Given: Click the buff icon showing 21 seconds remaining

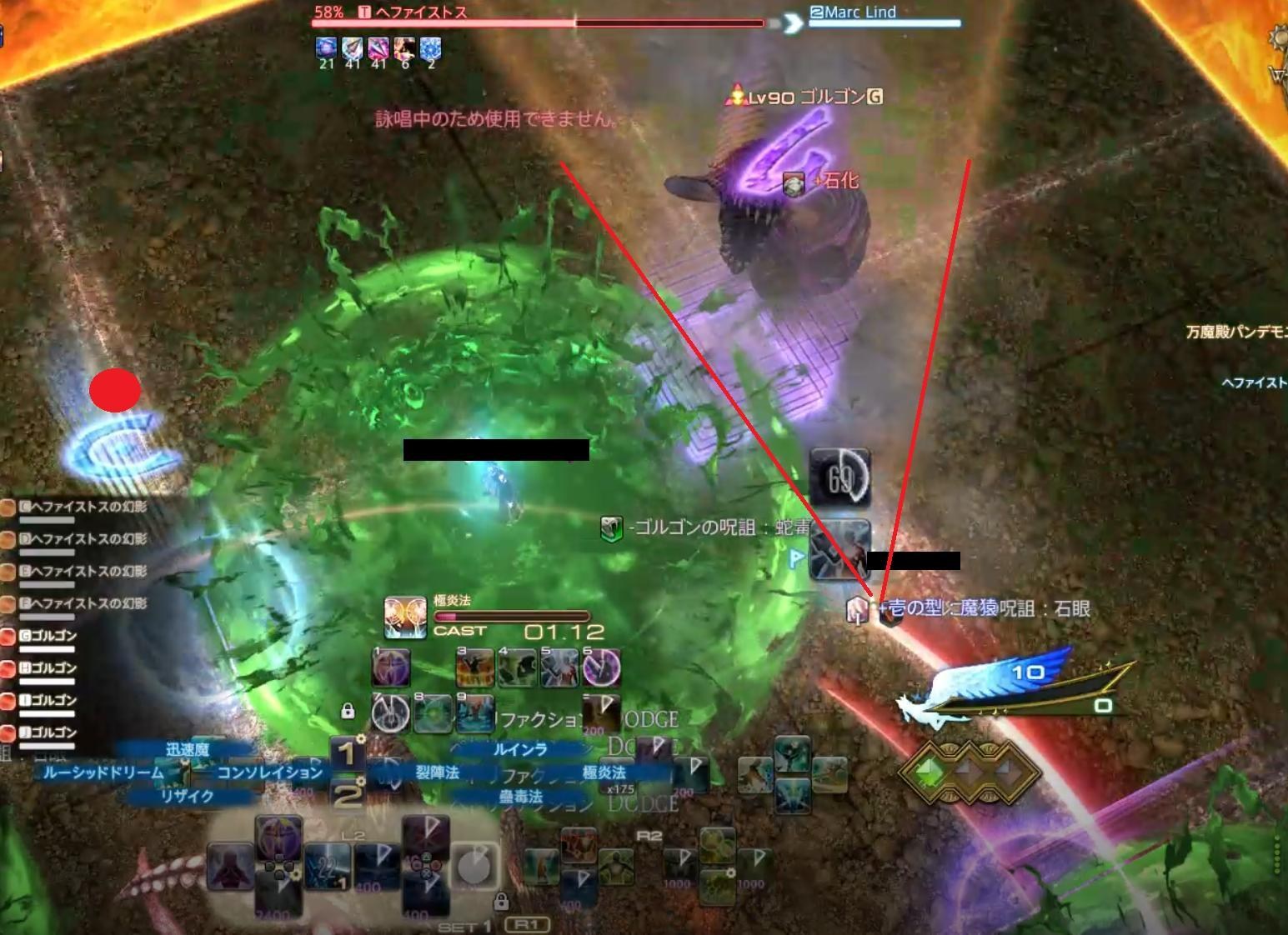Looking at the screenshot, I should (x=324, y=48).
